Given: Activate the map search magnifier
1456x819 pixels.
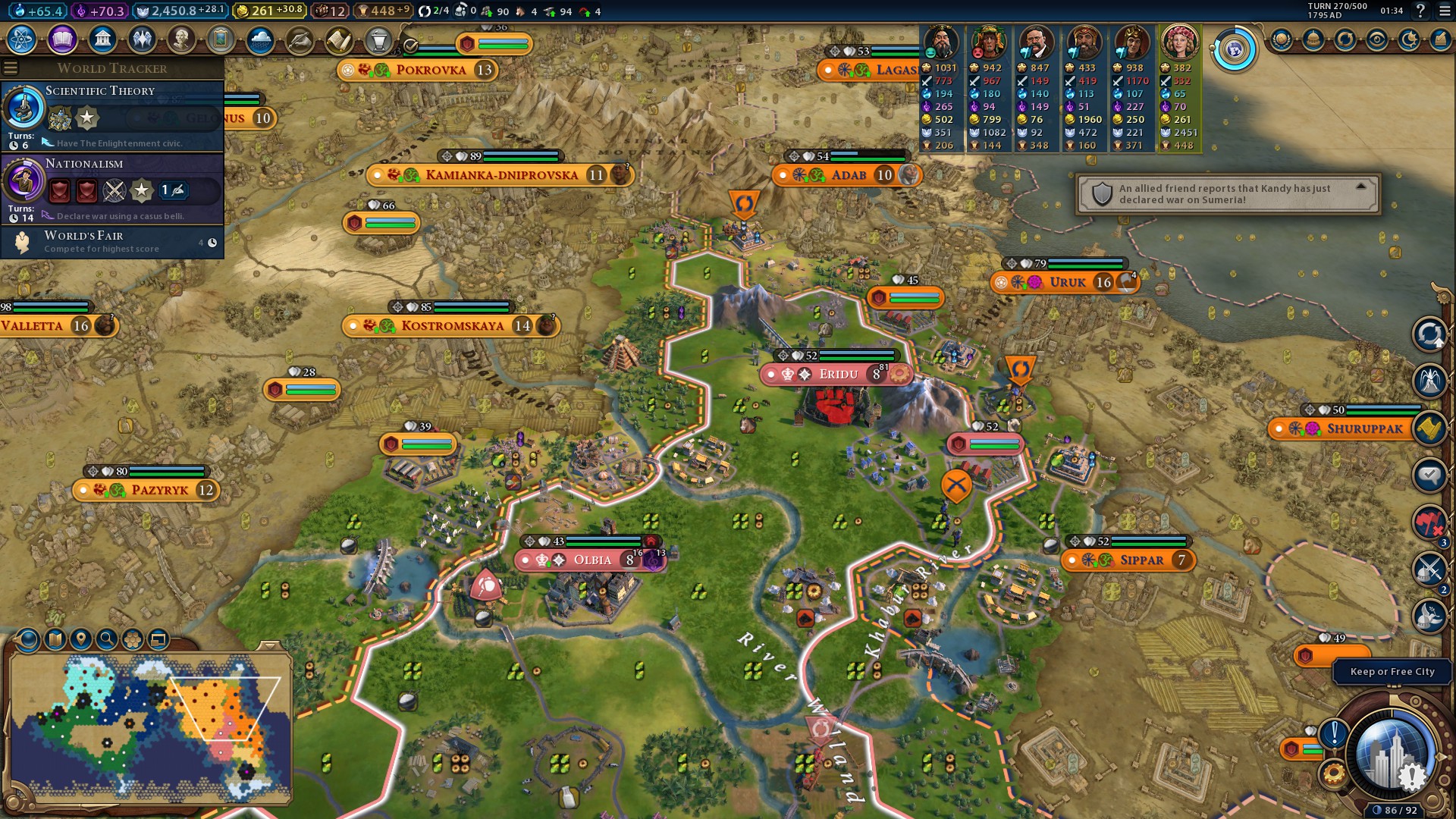Looking at the screenshot, I should click(107, 639).
